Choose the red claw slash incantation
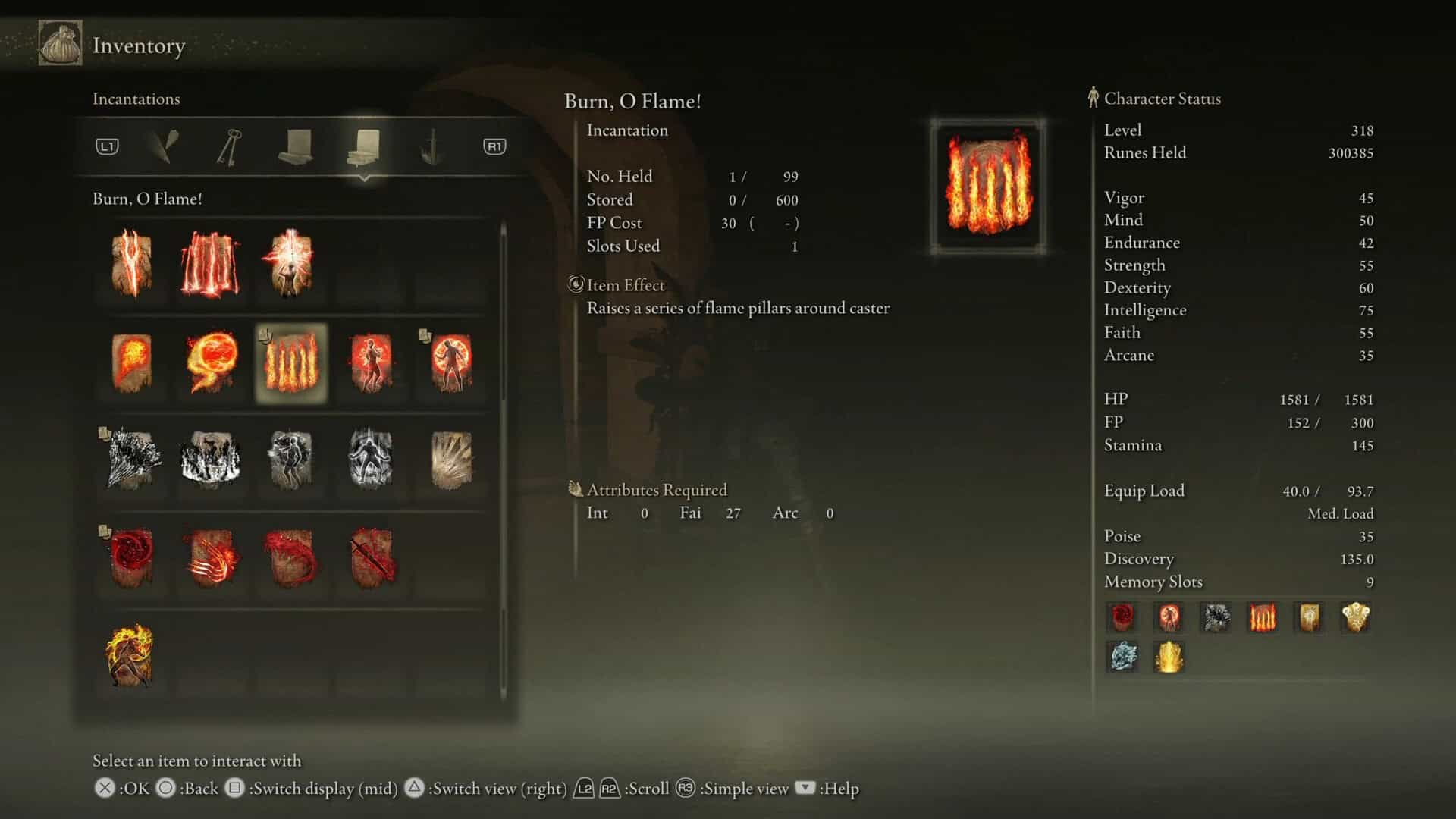 [x=211, y=558]
